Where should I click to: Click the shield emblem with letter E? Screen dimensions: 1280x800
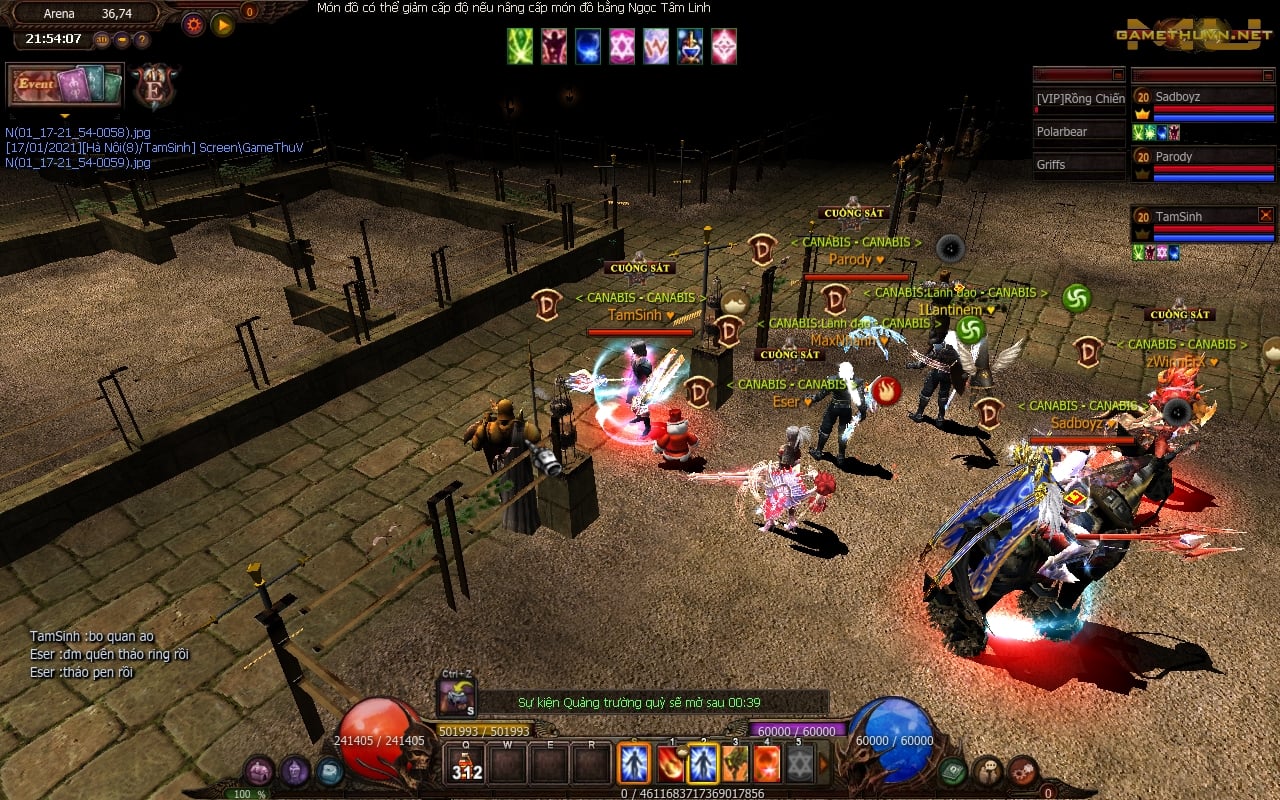155,86
